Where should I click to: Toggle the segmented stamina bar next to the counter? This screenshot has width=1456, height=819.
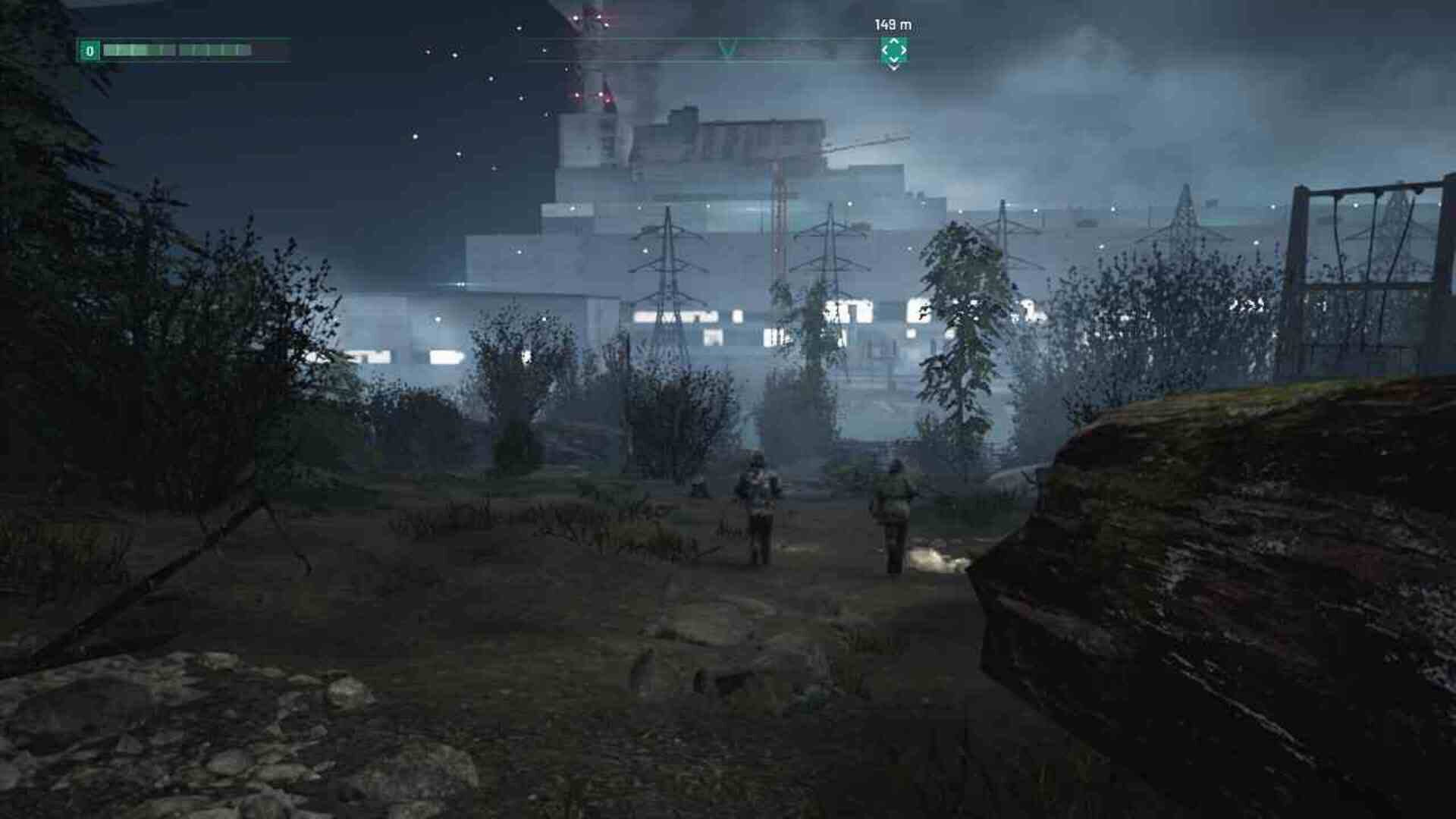point(174,51)
